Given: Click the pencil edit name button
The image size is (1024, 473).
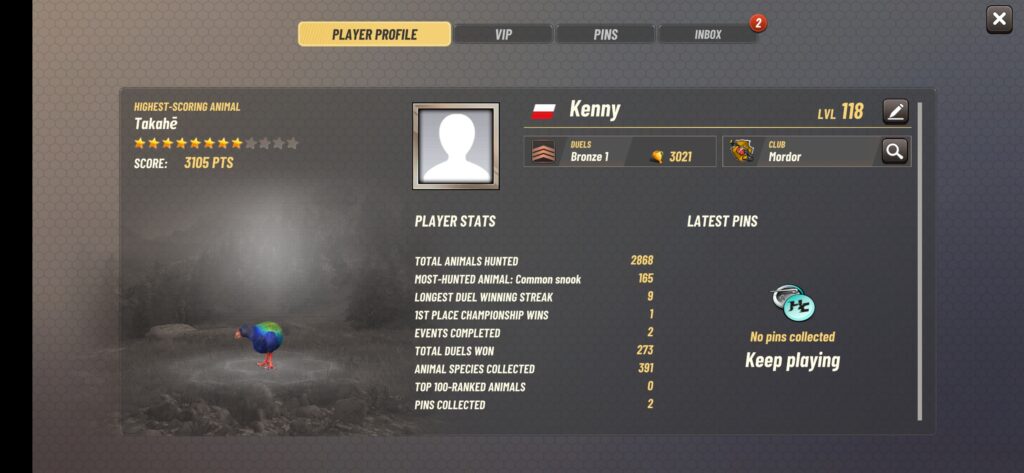Looking at the screenshot, I should (895, 111).
